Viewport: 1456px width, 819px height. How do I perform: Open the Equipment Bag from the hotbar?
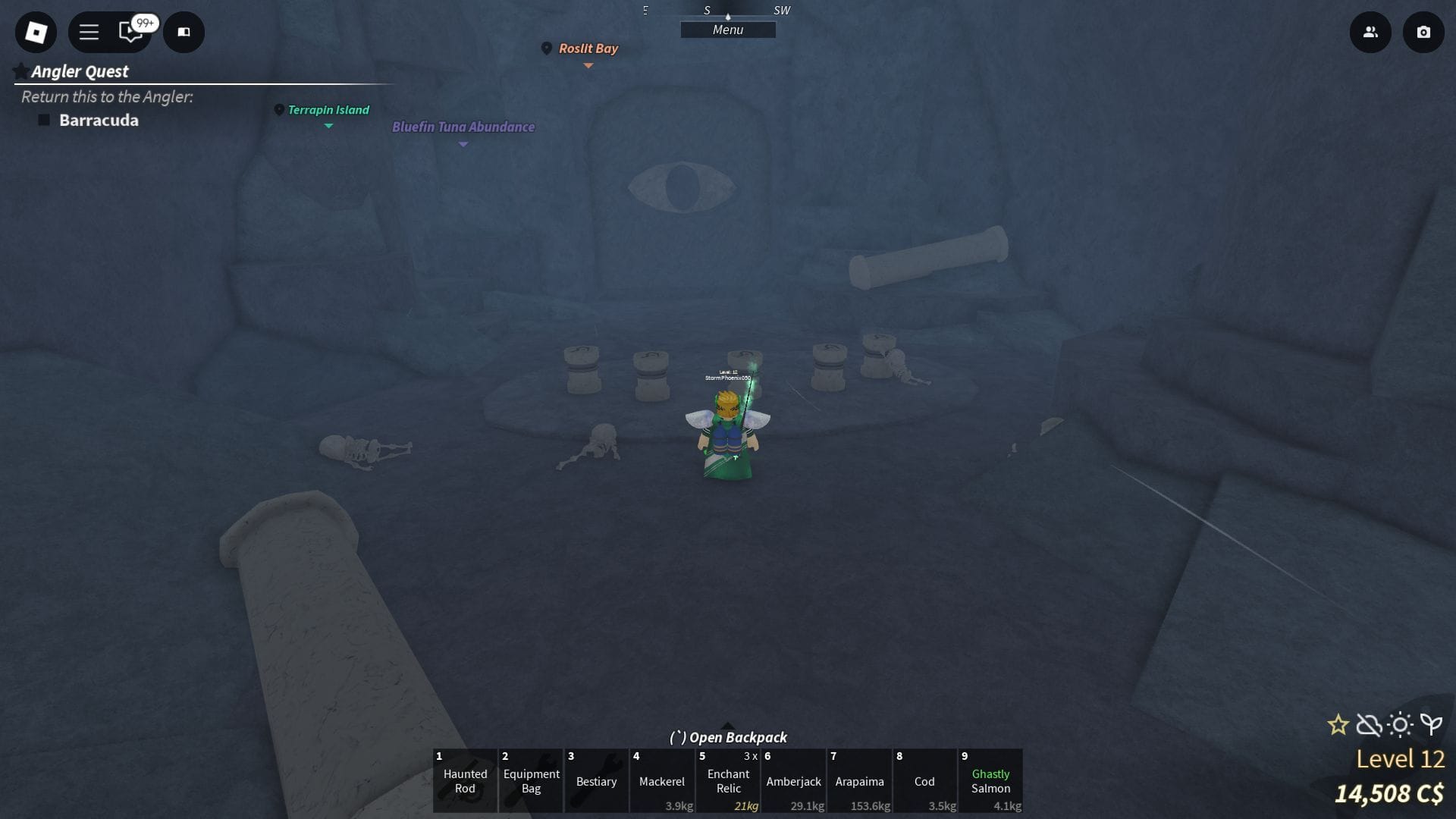tap(530, 781)
